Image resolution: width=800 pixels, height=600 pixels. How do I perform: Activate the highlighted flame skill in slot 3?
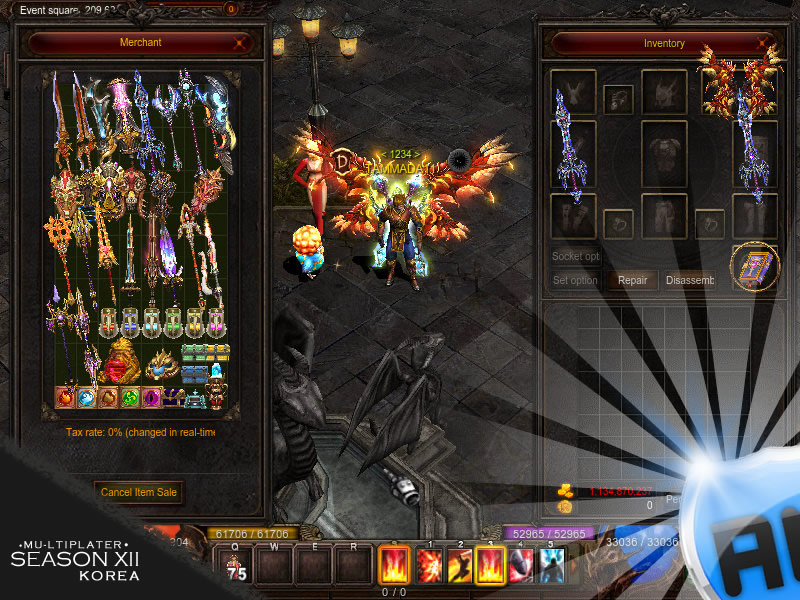click(x=490, y=566)
